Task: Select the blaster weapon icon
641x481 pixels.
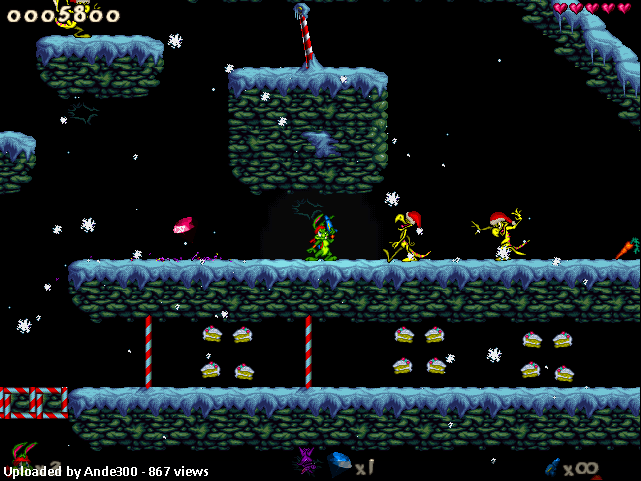Action: point(551,465)
